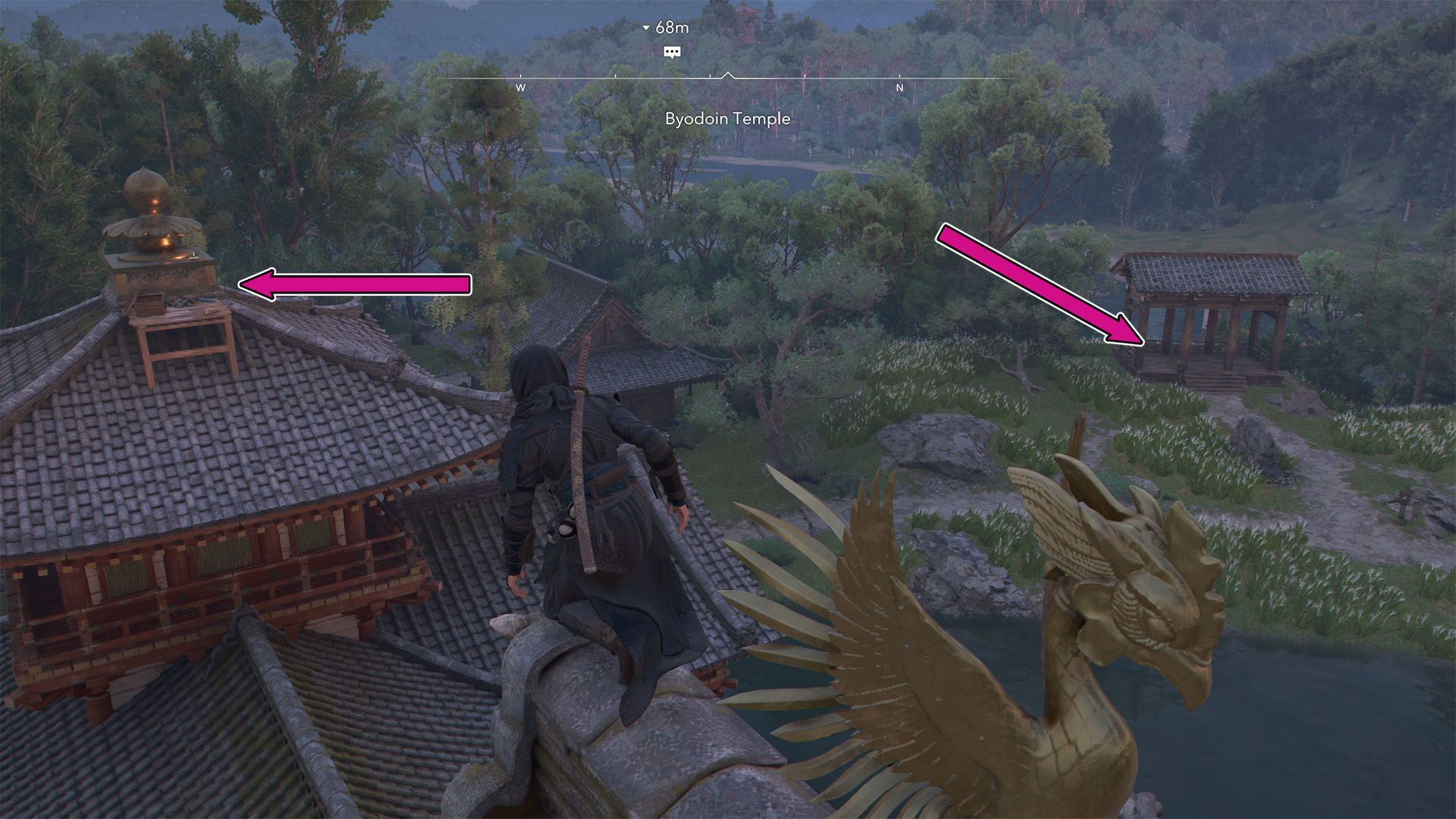This screenshot has width=1456, height=819.
Task: Click the speech-bubble objective marker on compass
Action: coord(672,52)
